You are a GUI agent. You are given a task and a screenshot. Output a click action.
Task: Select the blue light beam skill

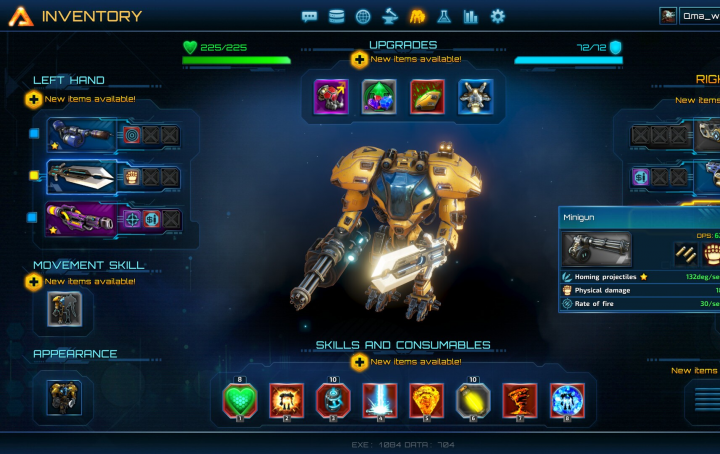point(379,401)
